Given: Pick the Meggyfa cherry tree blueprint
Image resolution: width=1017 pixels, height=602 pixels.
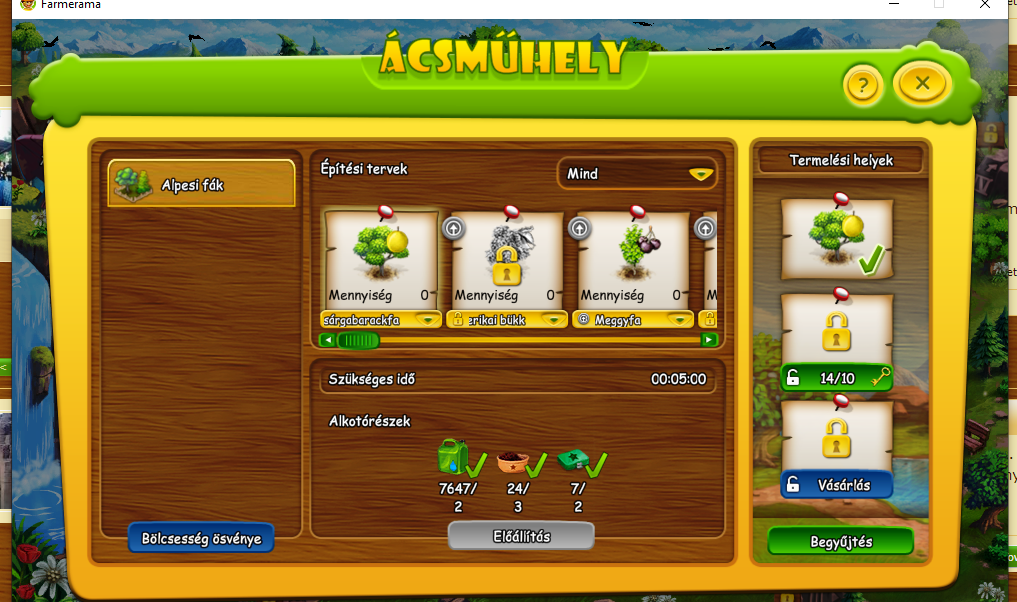Looking at the screenshot, I should tap(632, 258).
